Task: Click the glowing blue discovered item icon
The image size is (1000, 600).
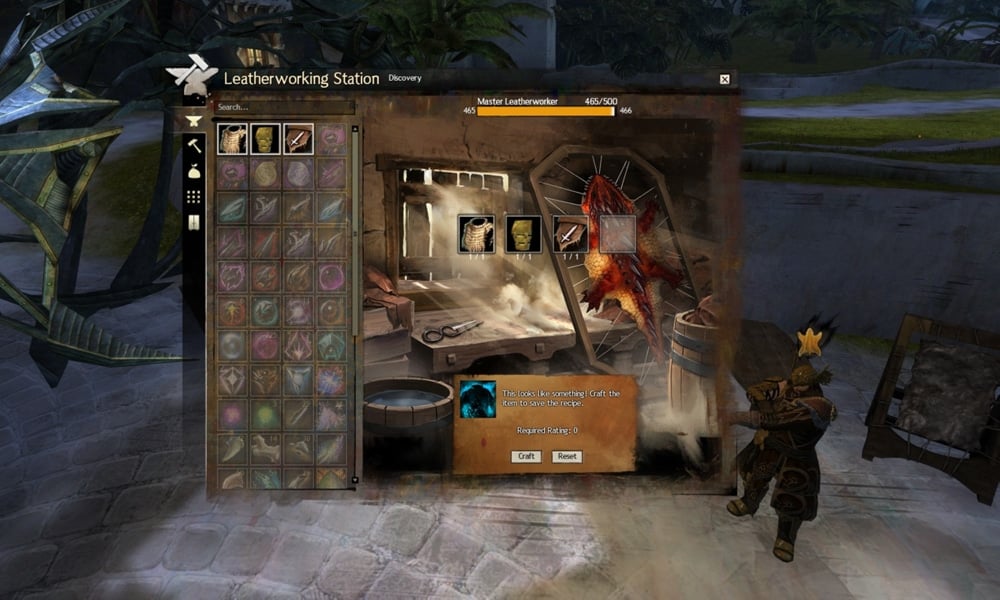Action: (478, 399)
